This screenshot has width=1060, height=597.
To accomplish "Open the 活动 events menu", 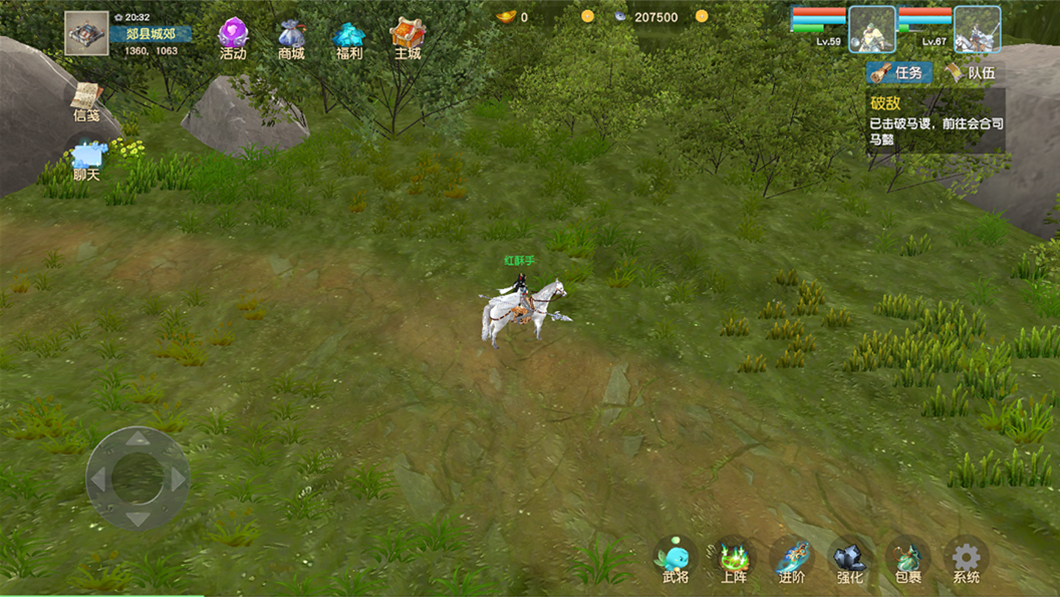I will pos(233,38).
